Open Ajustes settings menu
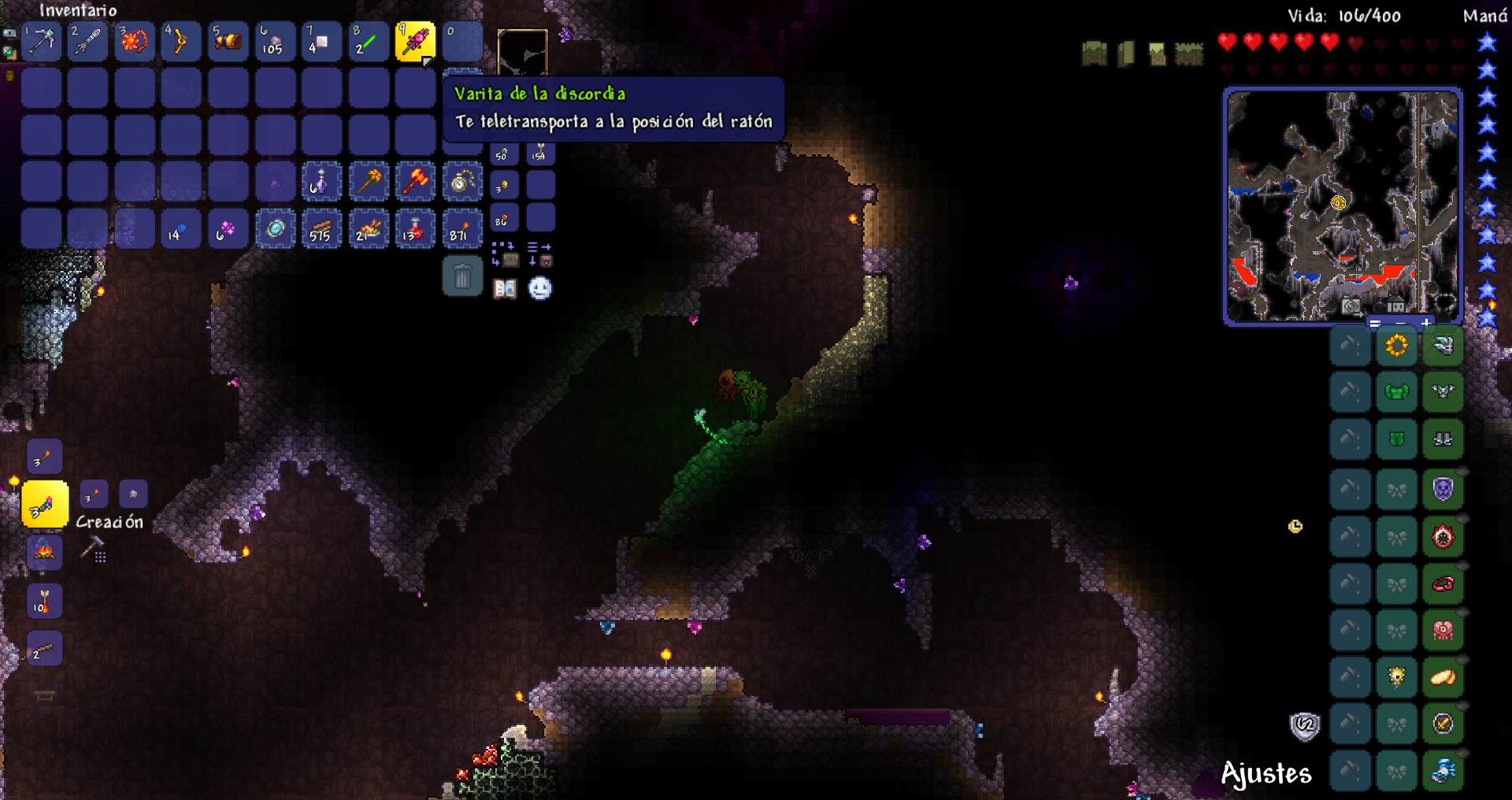 click(1266, 774)
